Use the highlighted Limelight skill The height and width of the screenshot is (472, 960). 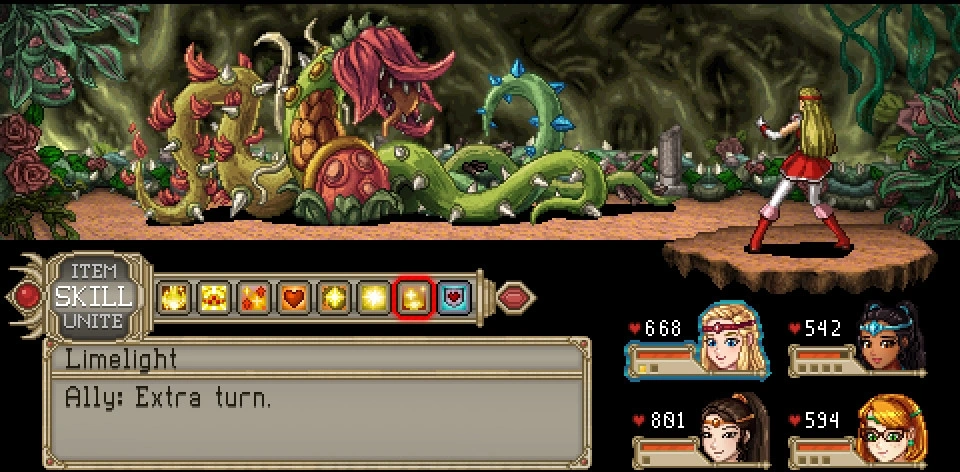414,297
